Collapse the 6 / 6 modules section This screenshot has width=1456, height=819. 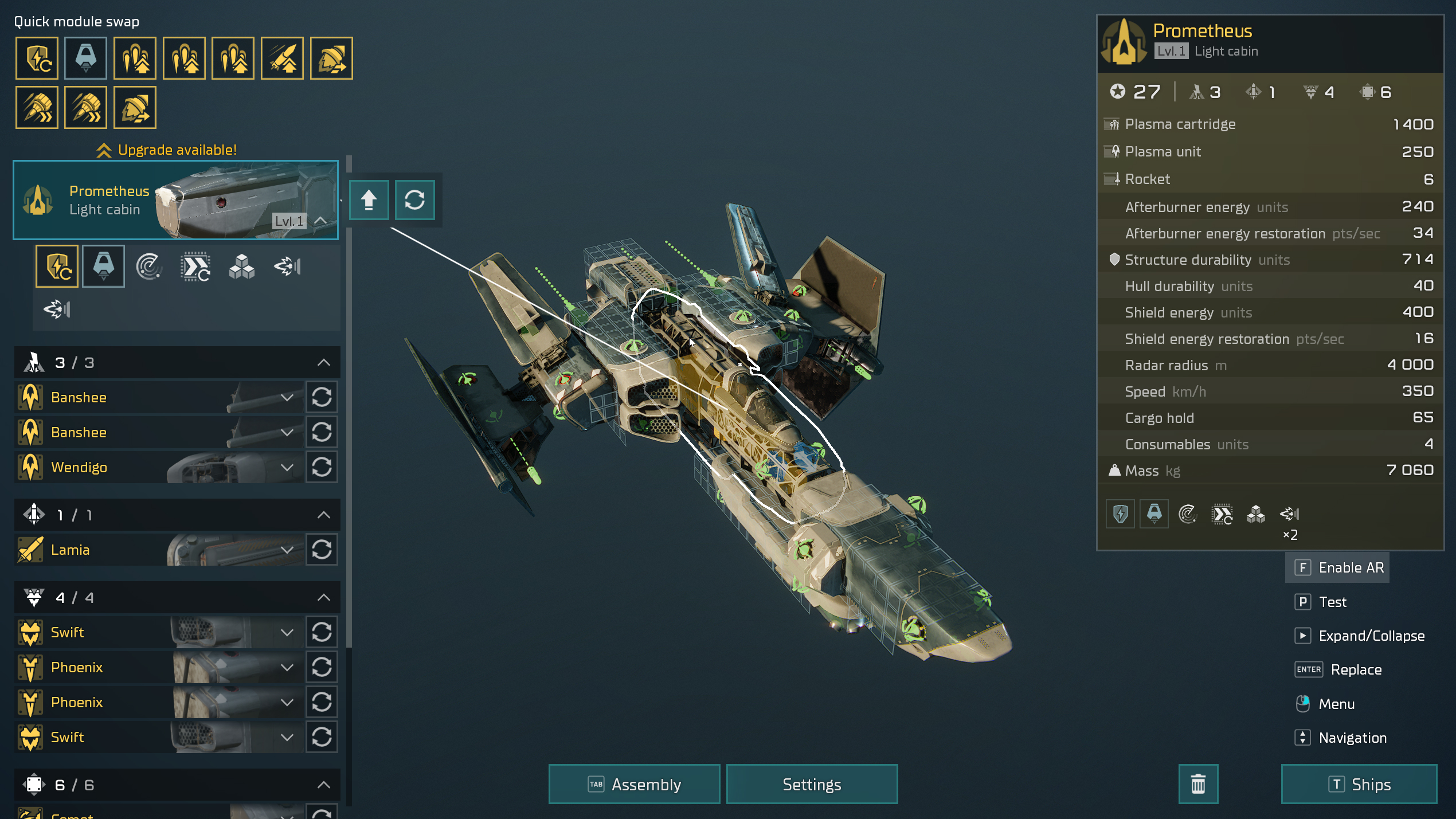click(323, 785)
